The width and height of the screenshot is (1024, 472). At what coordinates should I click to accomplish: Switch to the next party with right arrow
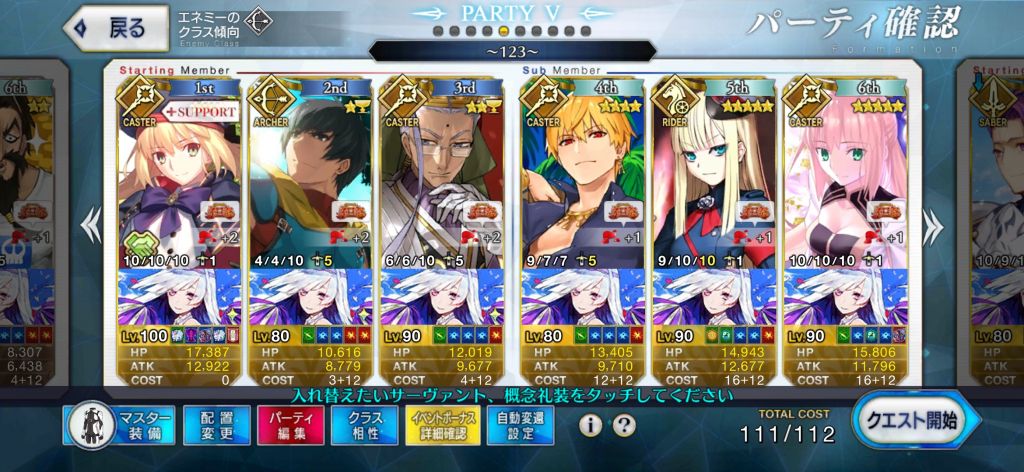click(x=932, y=226)
